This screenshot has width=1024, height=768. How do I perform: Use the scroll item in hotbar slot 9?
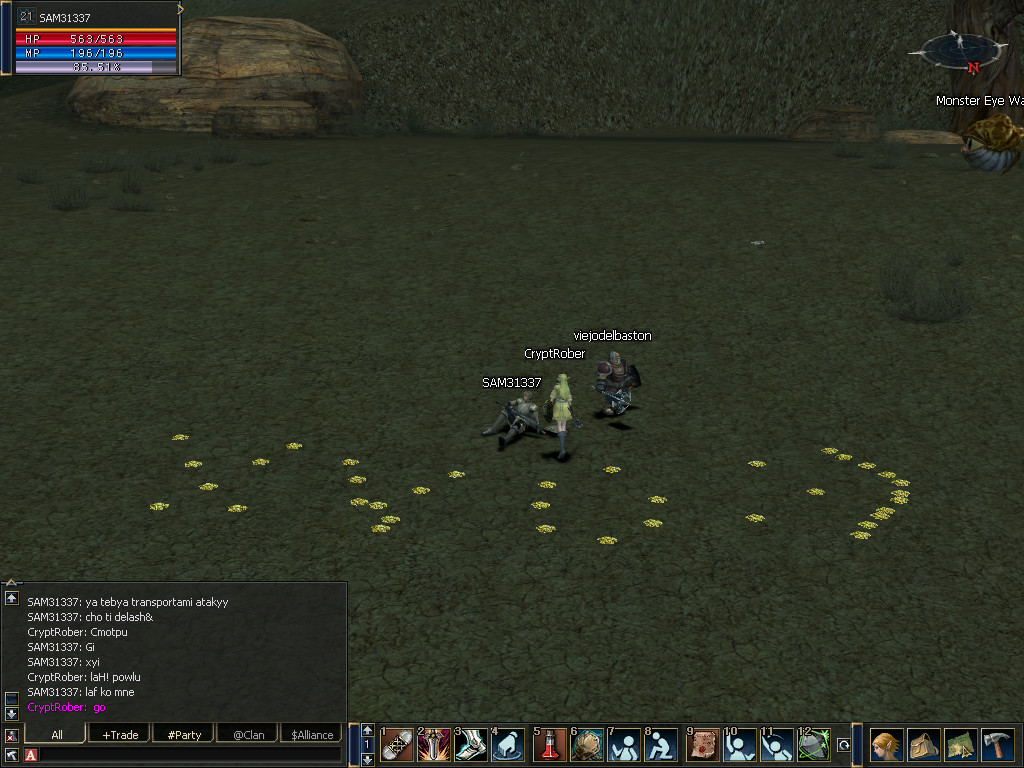[x=704, y=745]
